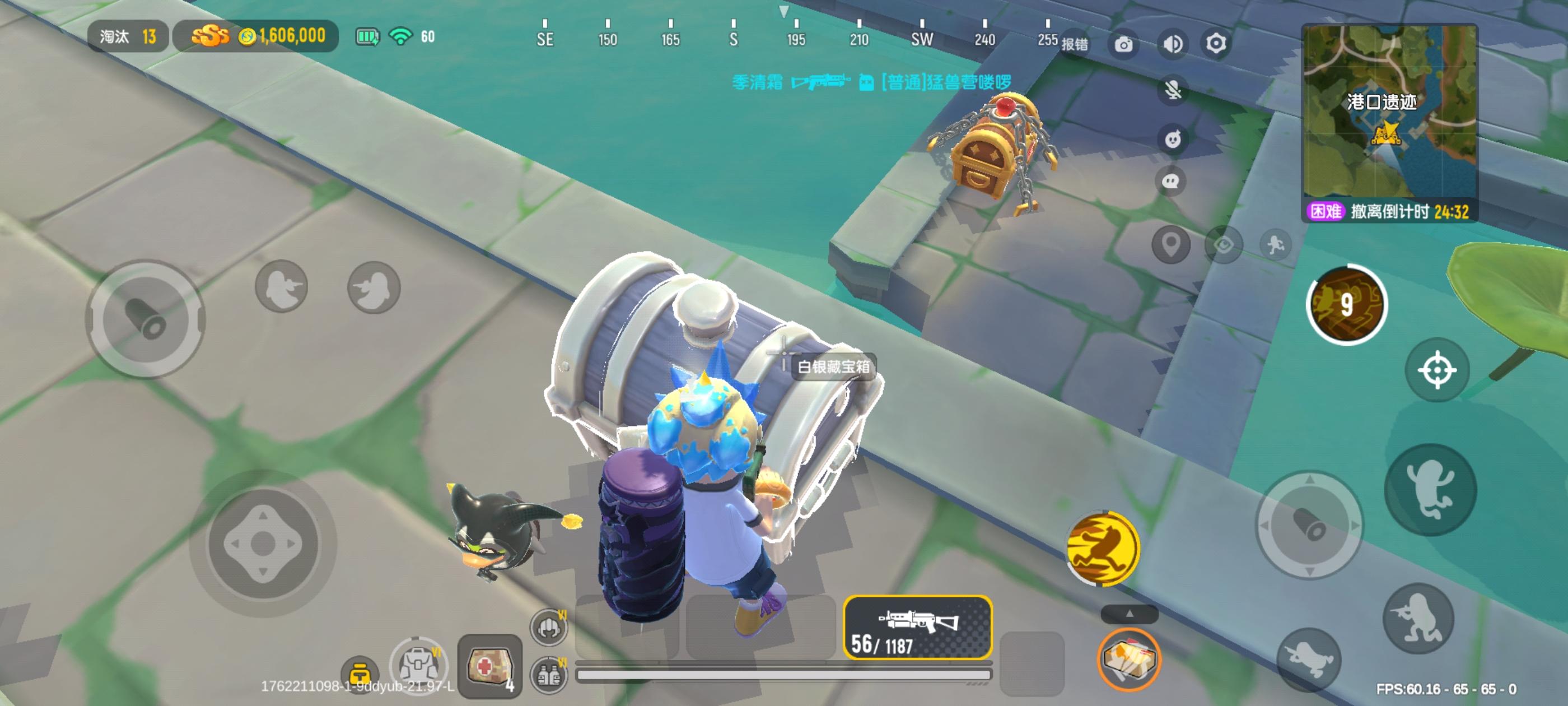Tap the spectate eye icon

click(x=1224, y=245)
